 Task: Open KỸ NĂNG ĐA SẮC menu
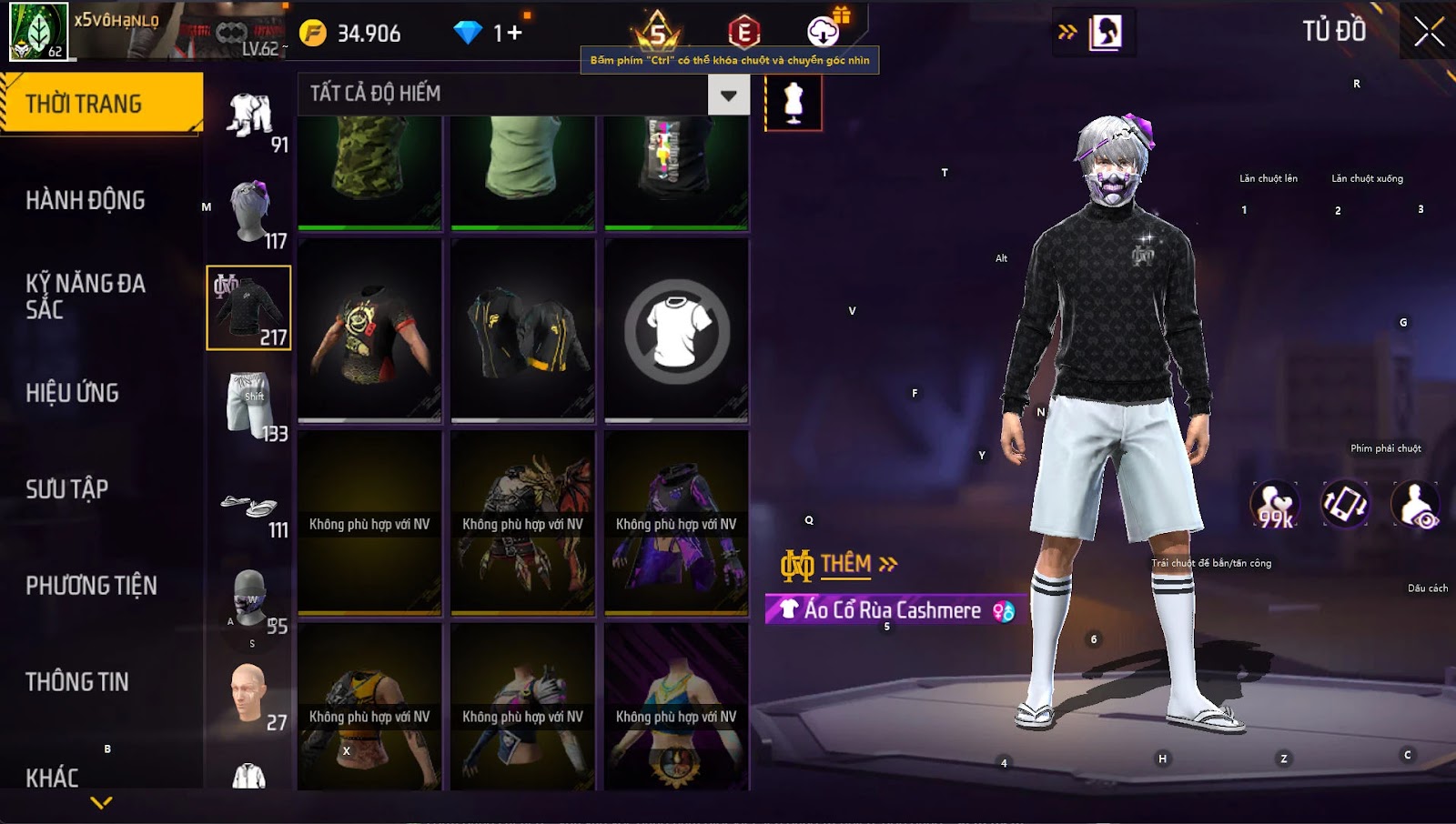tap(86, 296)
